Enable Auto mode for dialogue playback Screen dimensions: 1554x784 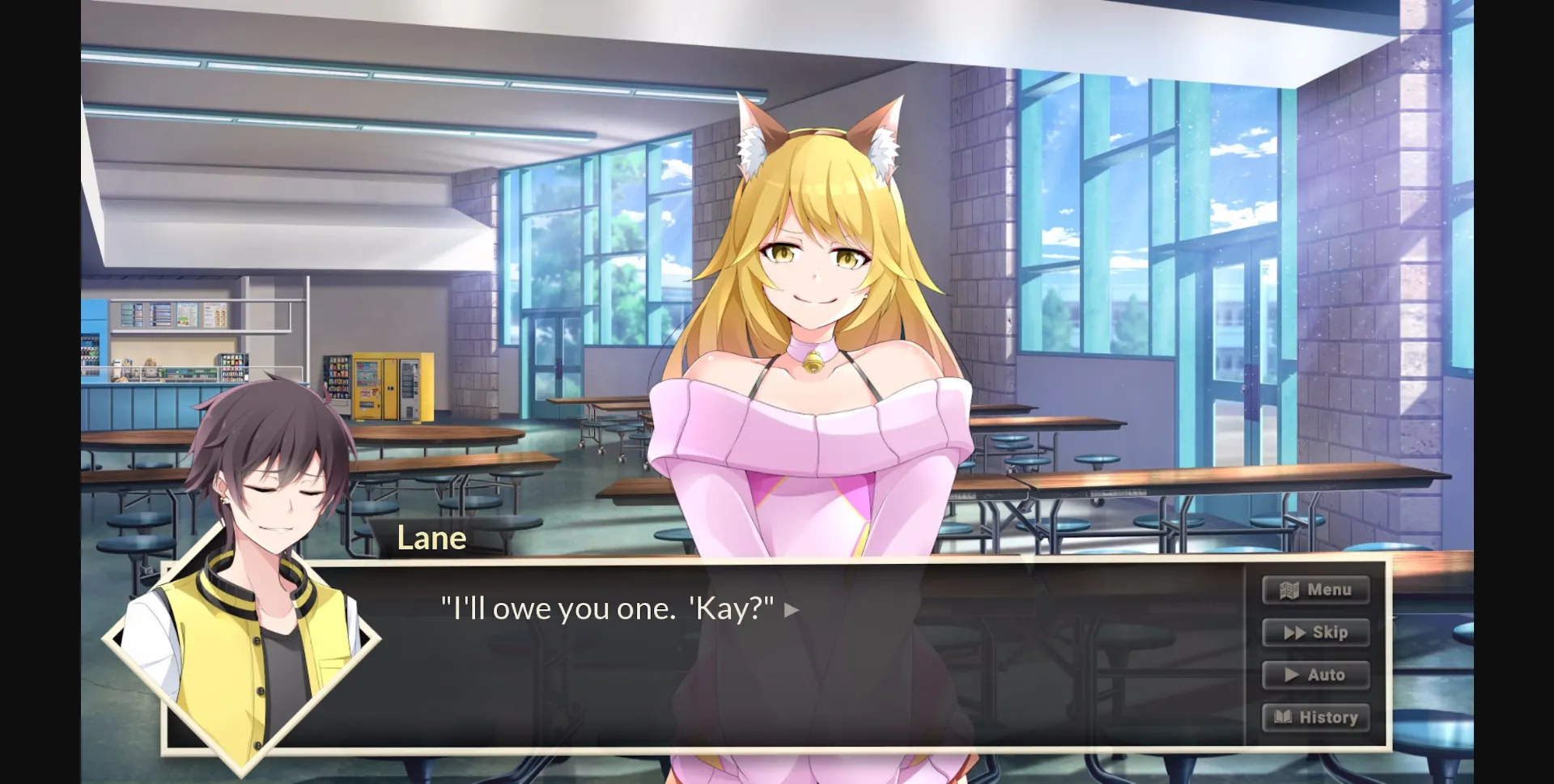[x=1316, y=674]
